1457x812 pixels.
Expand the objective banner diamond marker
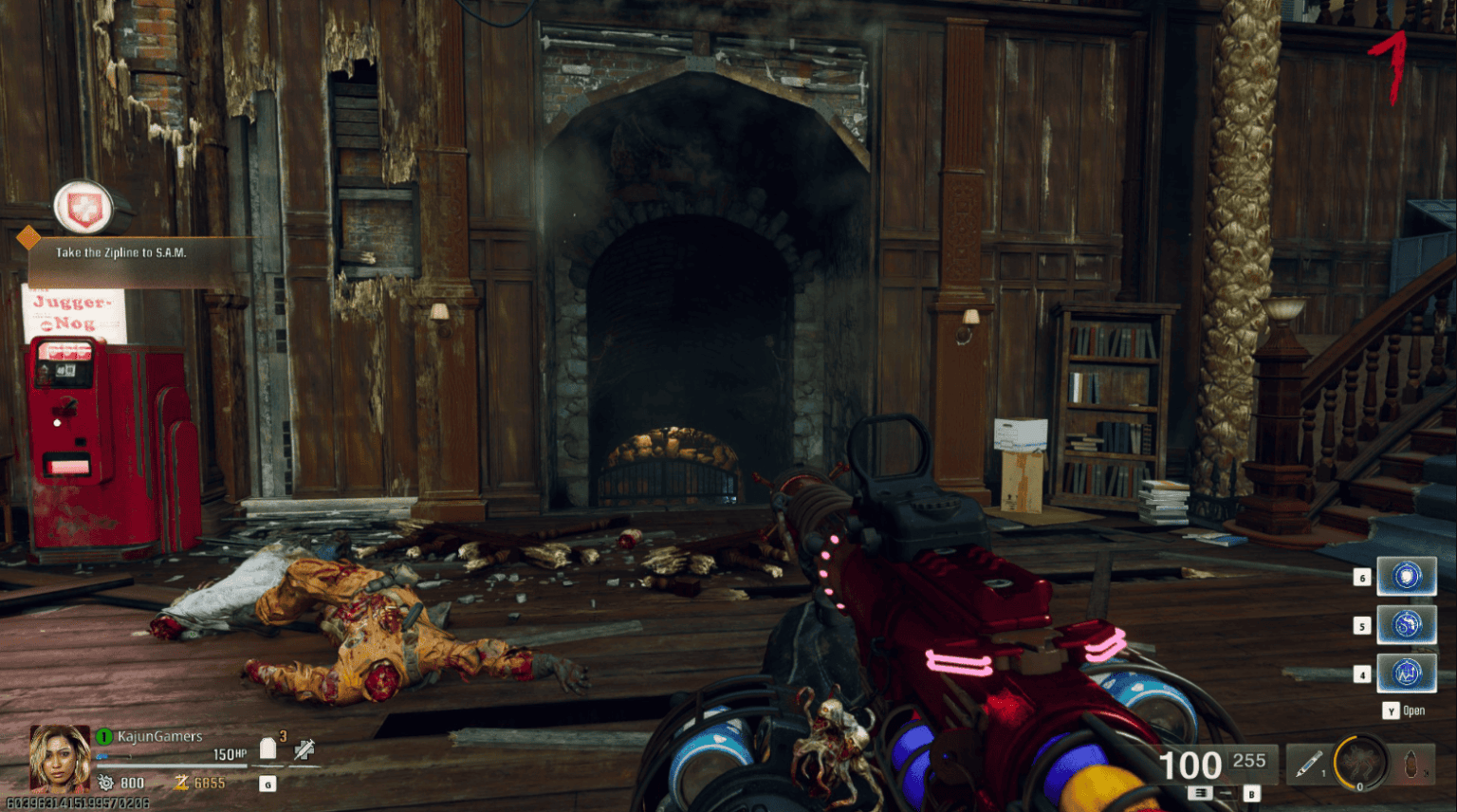click(27, 236)
